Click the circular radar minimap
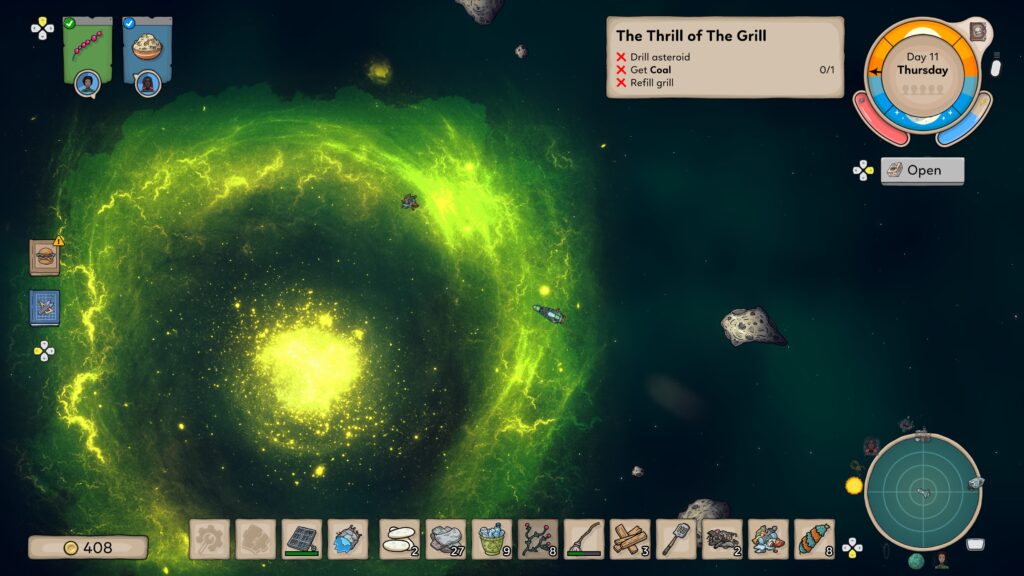Image resolution: width=1024 pixels, height=576 pixels. tap(922, 491)
